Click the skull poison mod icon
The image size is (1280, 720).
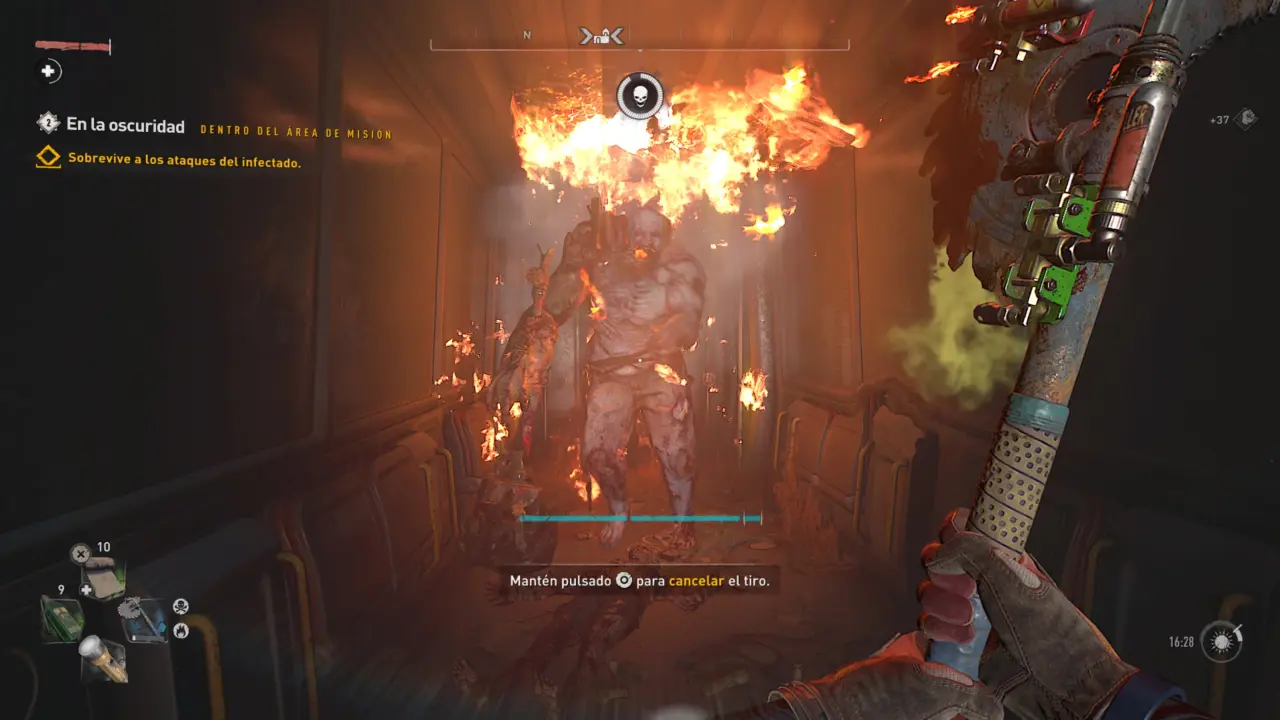click(x=181, y=606)
